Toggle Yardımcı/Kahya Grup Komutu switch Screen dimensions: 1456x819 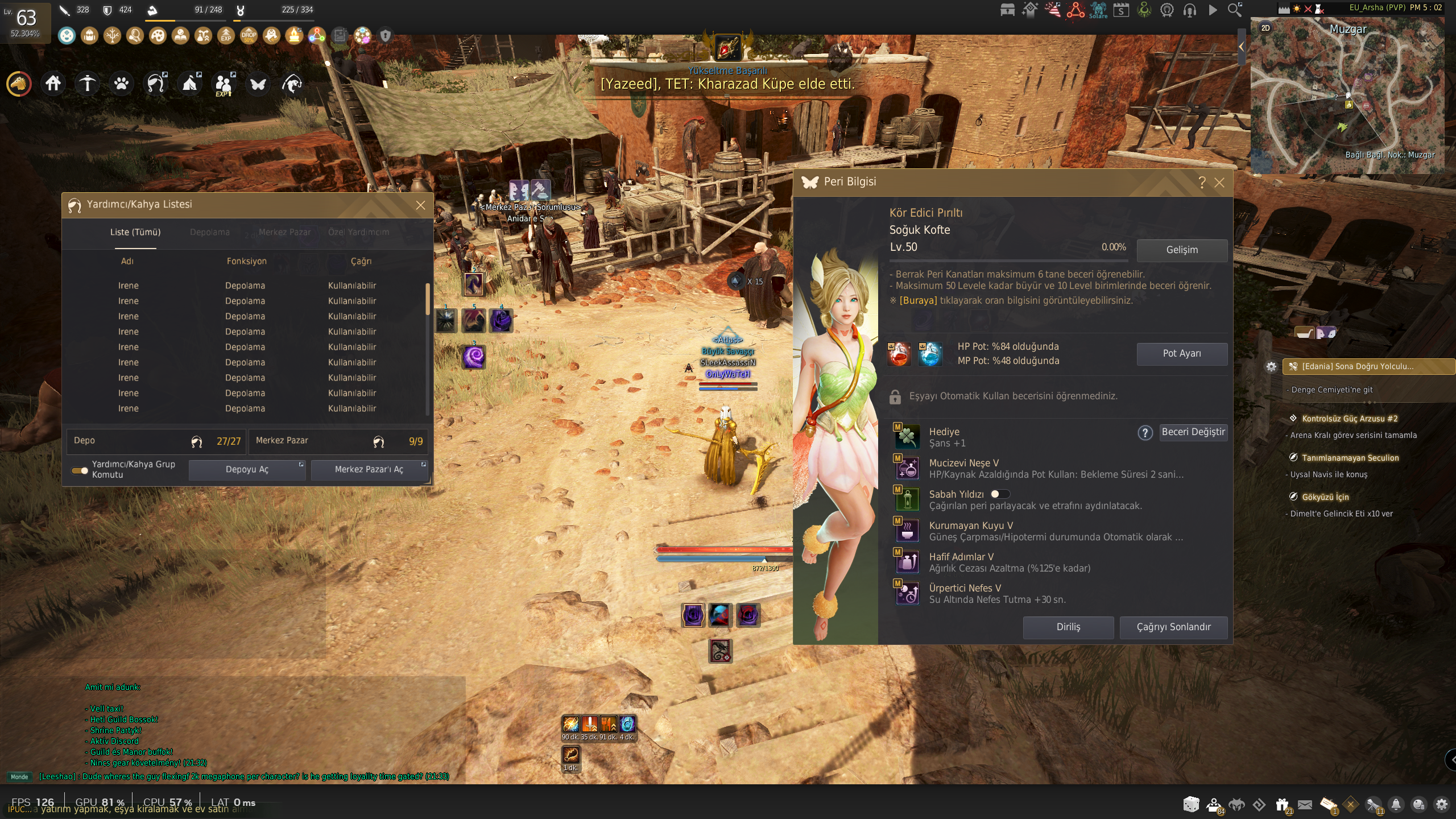[80, 470]
